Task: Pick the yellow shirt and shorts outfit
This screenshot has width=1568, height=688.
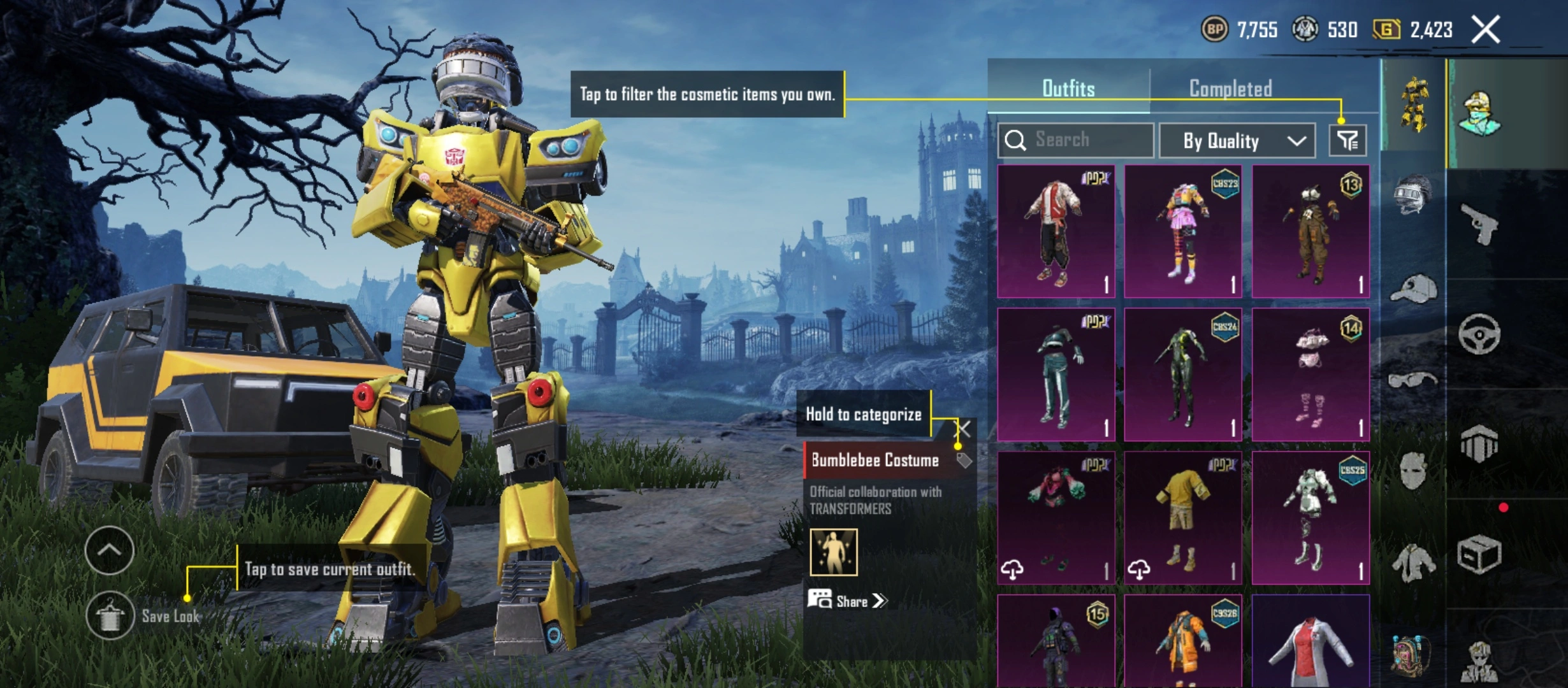Action: [1183, 518]
